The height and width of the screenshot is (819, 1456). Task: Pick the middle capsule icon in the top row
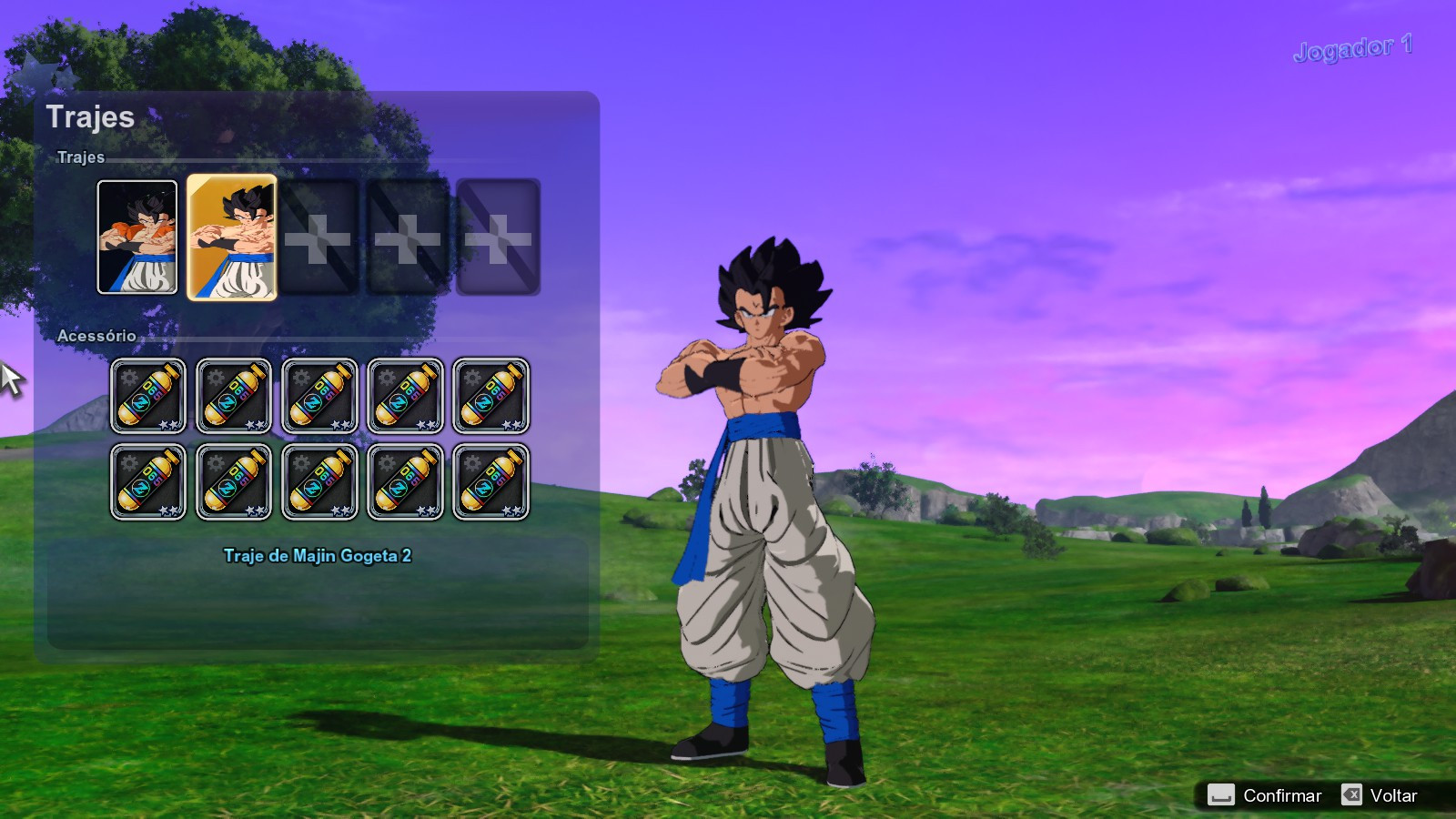[x=319, y=395]
